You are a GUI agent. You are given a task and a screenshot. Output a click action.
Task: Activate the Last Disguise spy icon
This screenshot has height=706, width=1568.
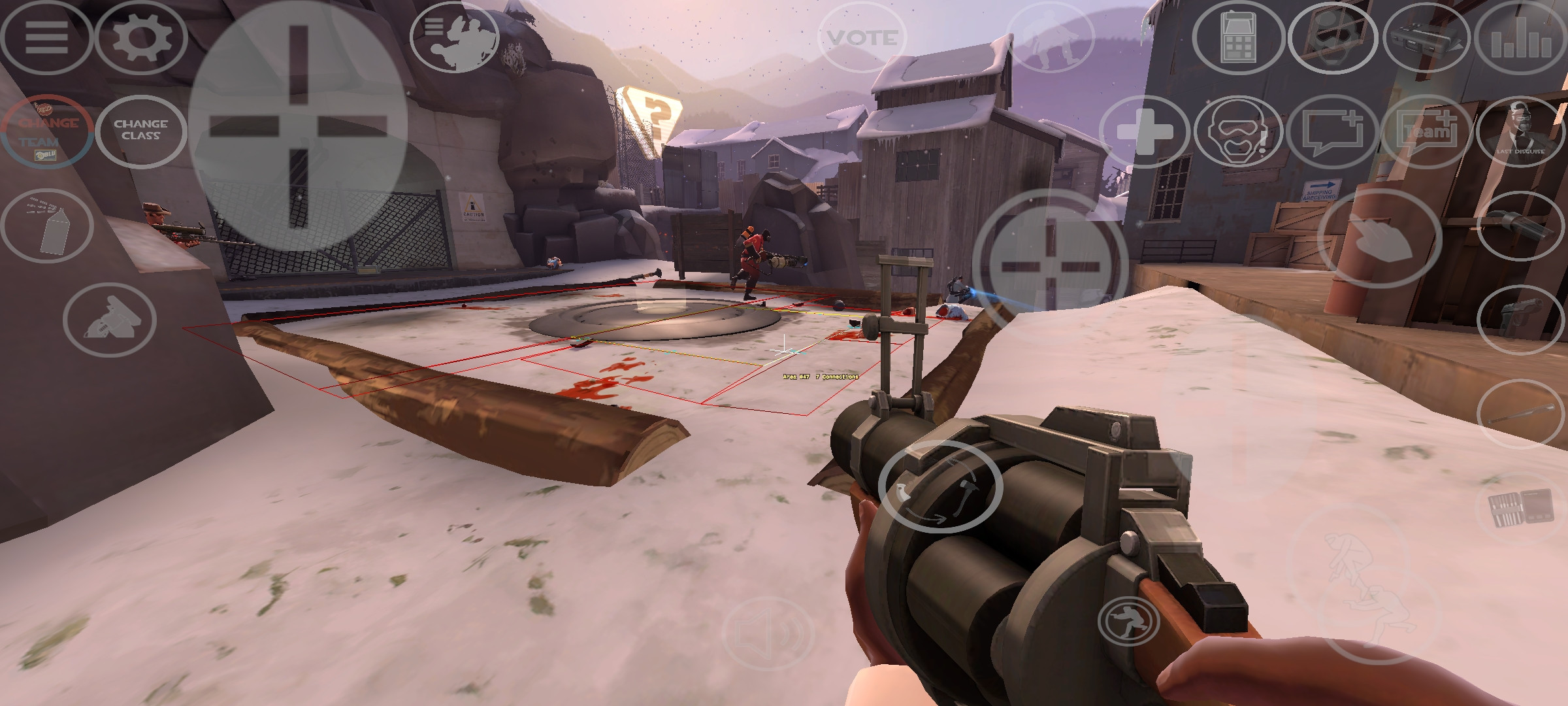(x=1522, y=131)
